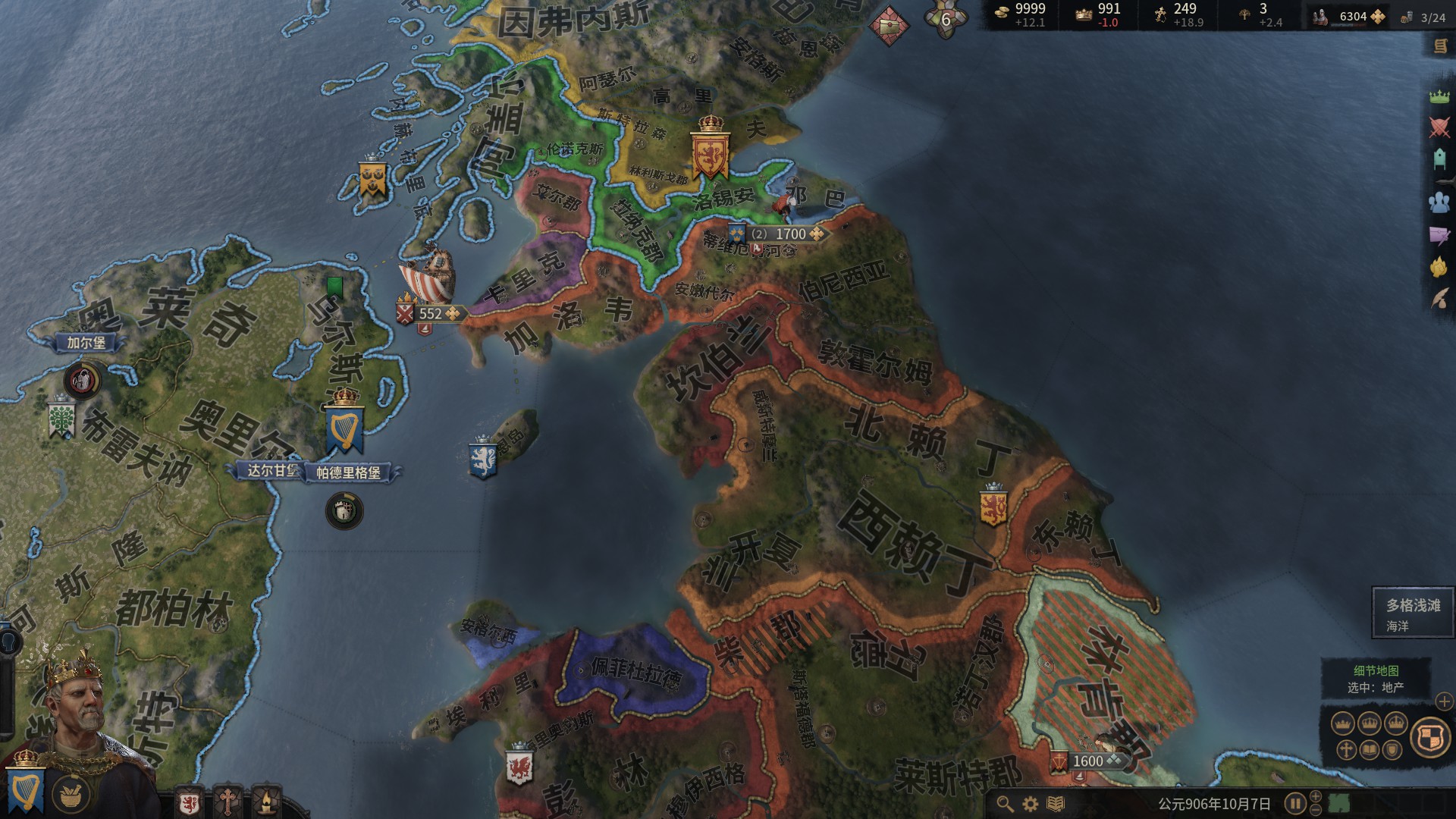Increase game speed with the plus button
Viewport: 1456px width, 819px height.
(1316, 795)
